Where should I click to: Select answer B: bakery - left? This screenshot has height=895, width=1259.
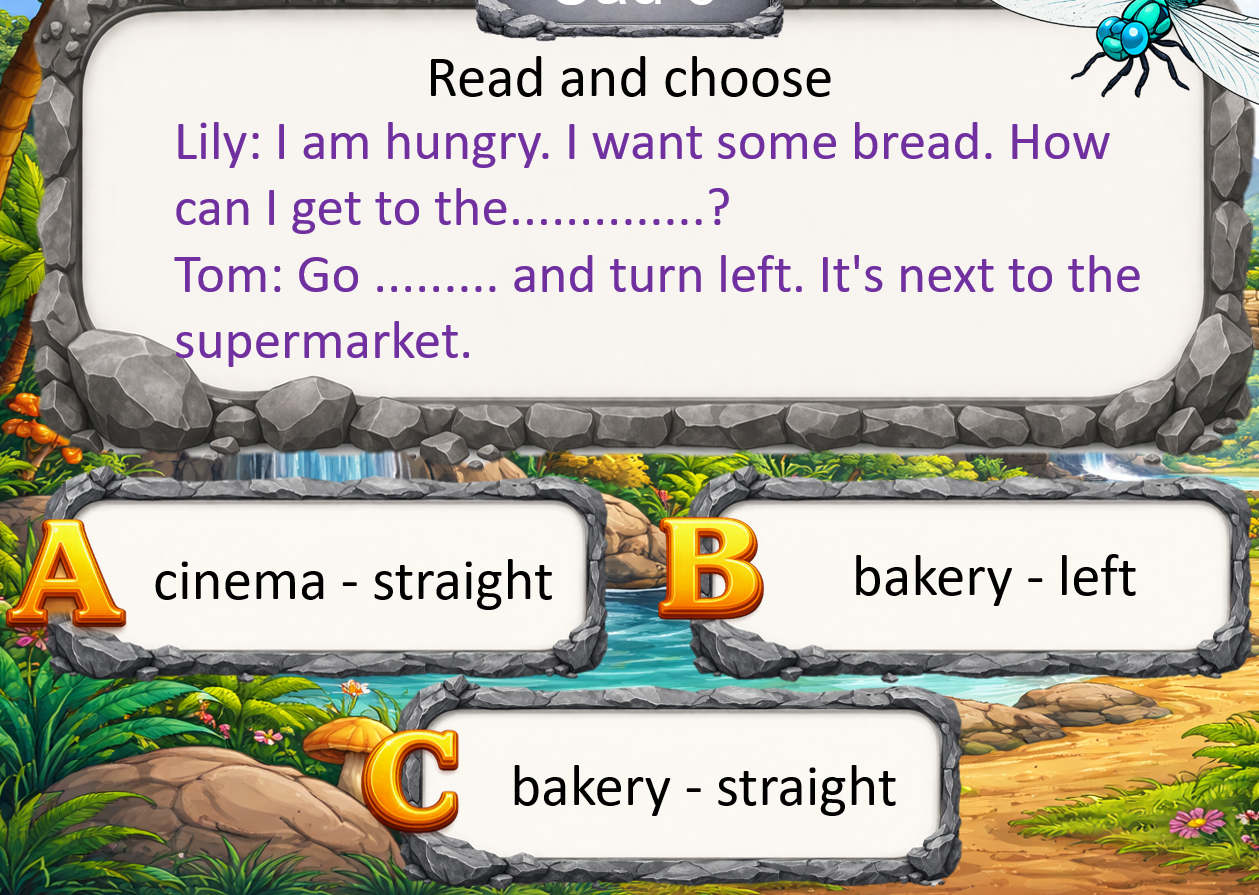[993, 577]
